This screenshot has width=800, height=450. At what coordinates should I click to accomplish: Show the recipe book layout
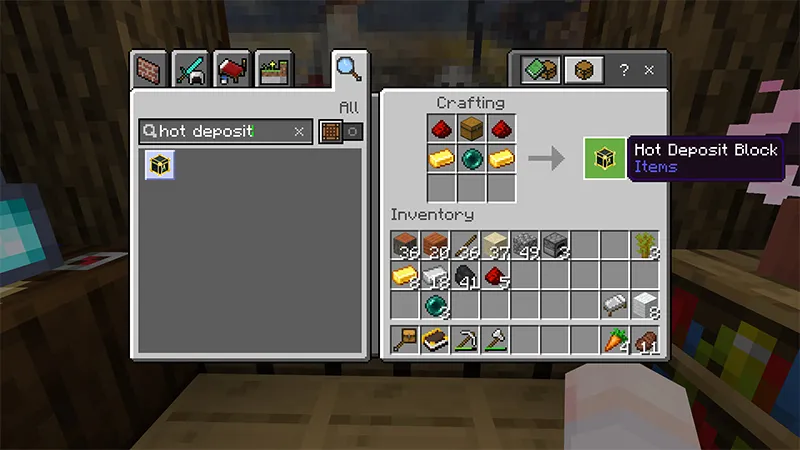click(x=540, y=70)
